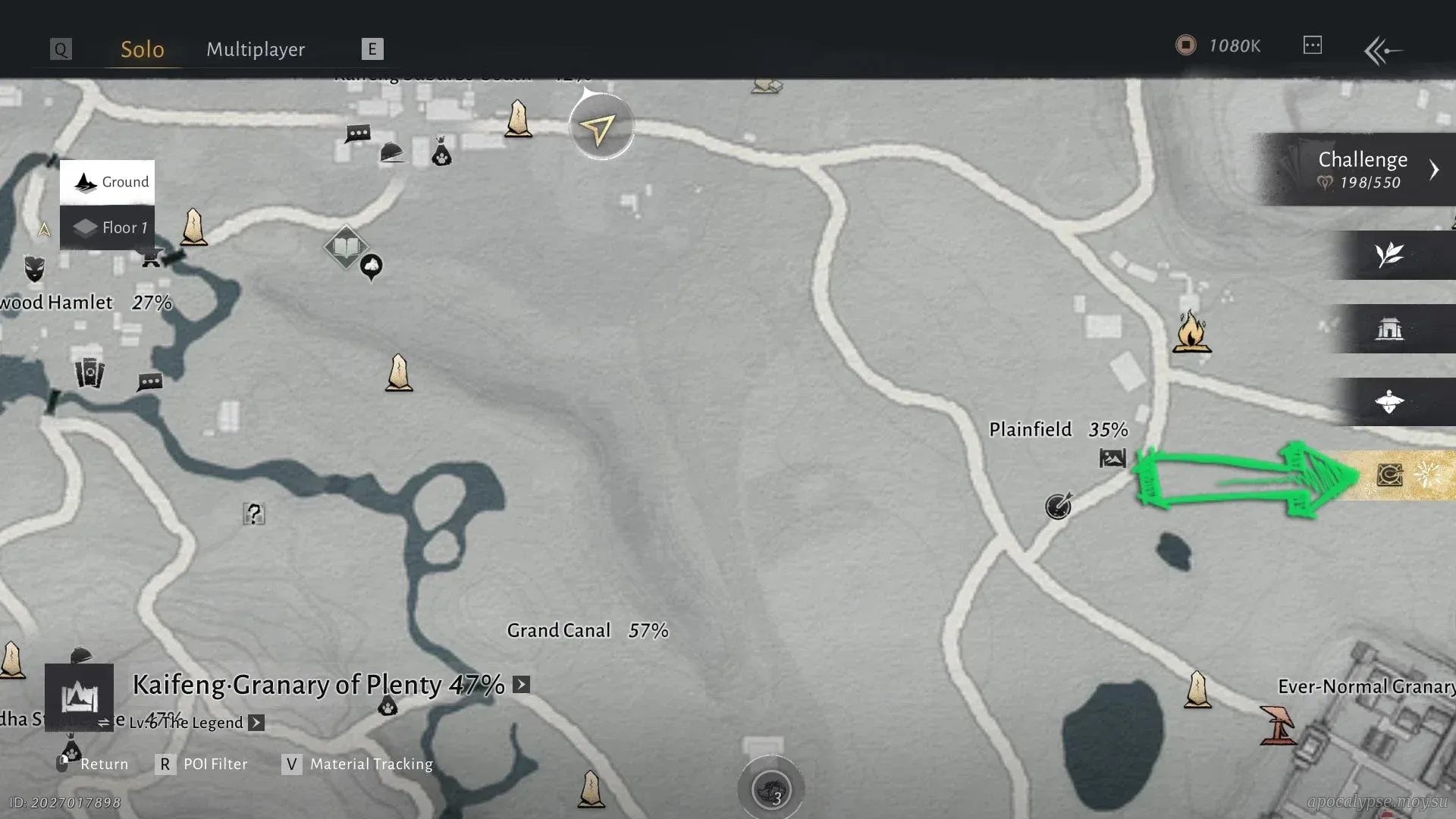
Task: Open the Challenge panel
Action: tap(1362, 169)
